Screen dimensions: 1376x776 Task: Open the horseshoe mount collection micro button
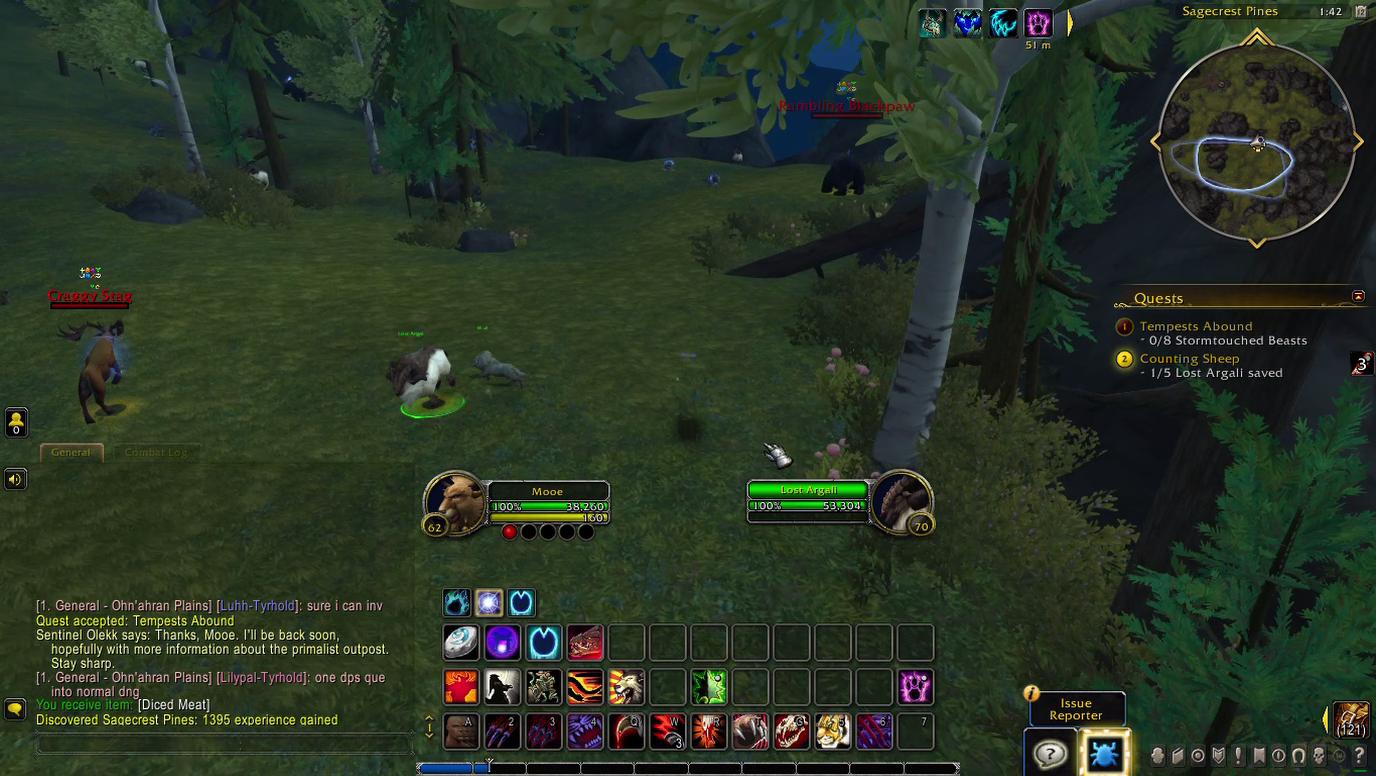(1298, 756)
